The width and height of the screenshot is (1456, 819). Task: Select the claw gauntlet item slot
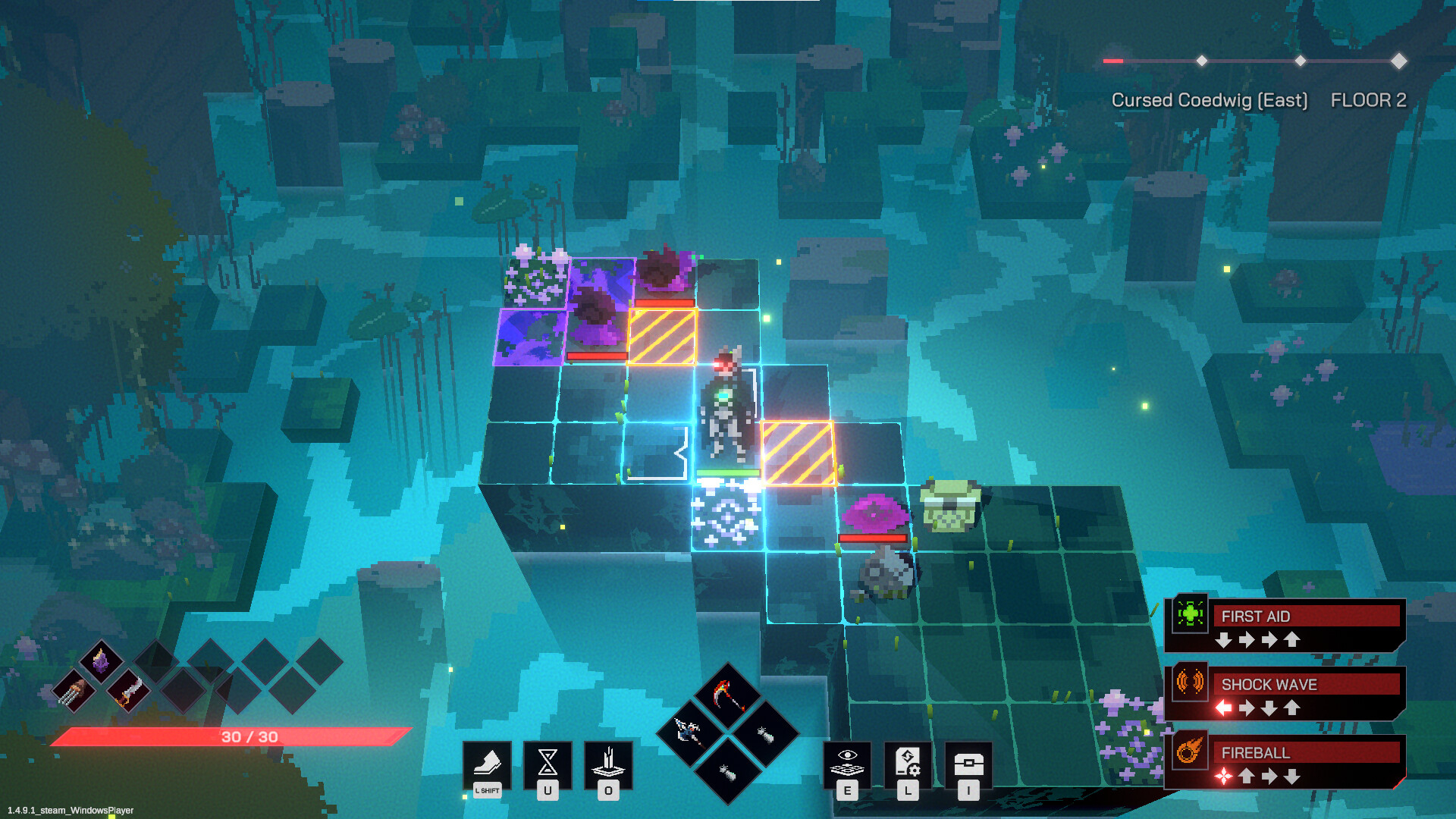[74, 691]
